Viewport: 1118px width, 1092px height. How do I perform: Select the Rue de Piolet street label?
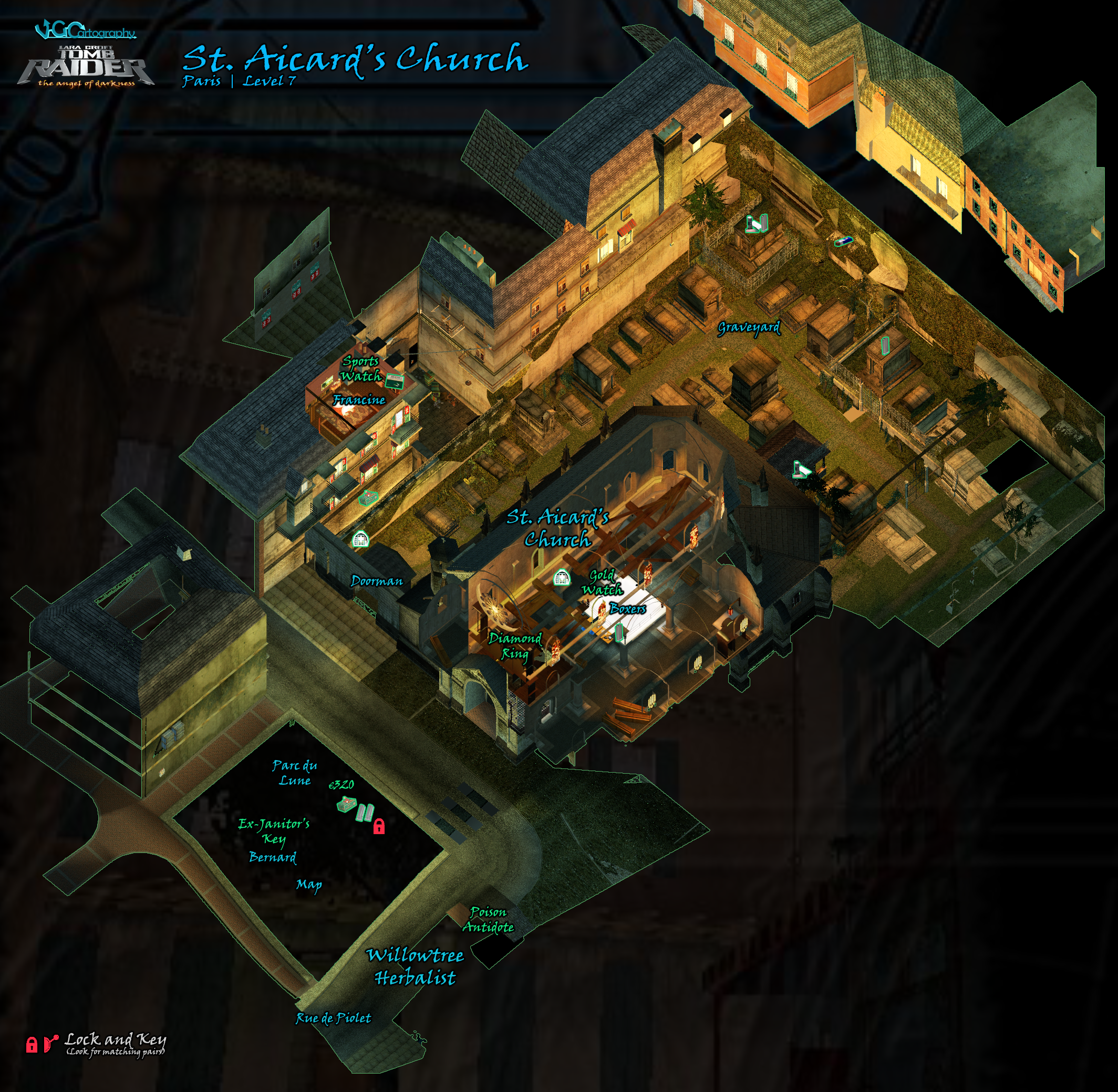click(x=333, y=1018)
